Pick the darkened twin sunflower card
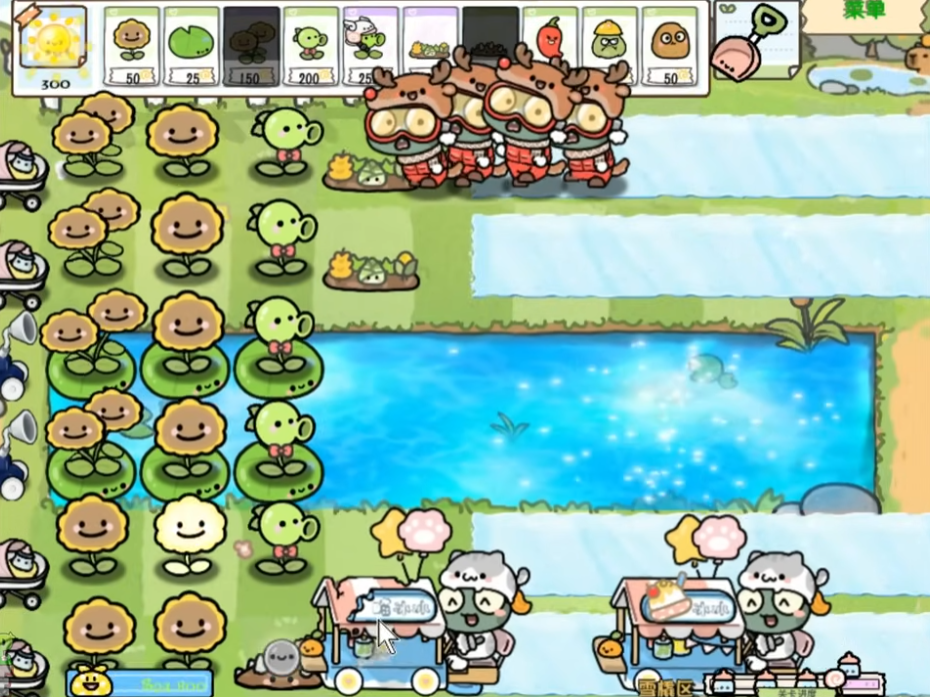 pyautogui.click(x=251, y=45)
